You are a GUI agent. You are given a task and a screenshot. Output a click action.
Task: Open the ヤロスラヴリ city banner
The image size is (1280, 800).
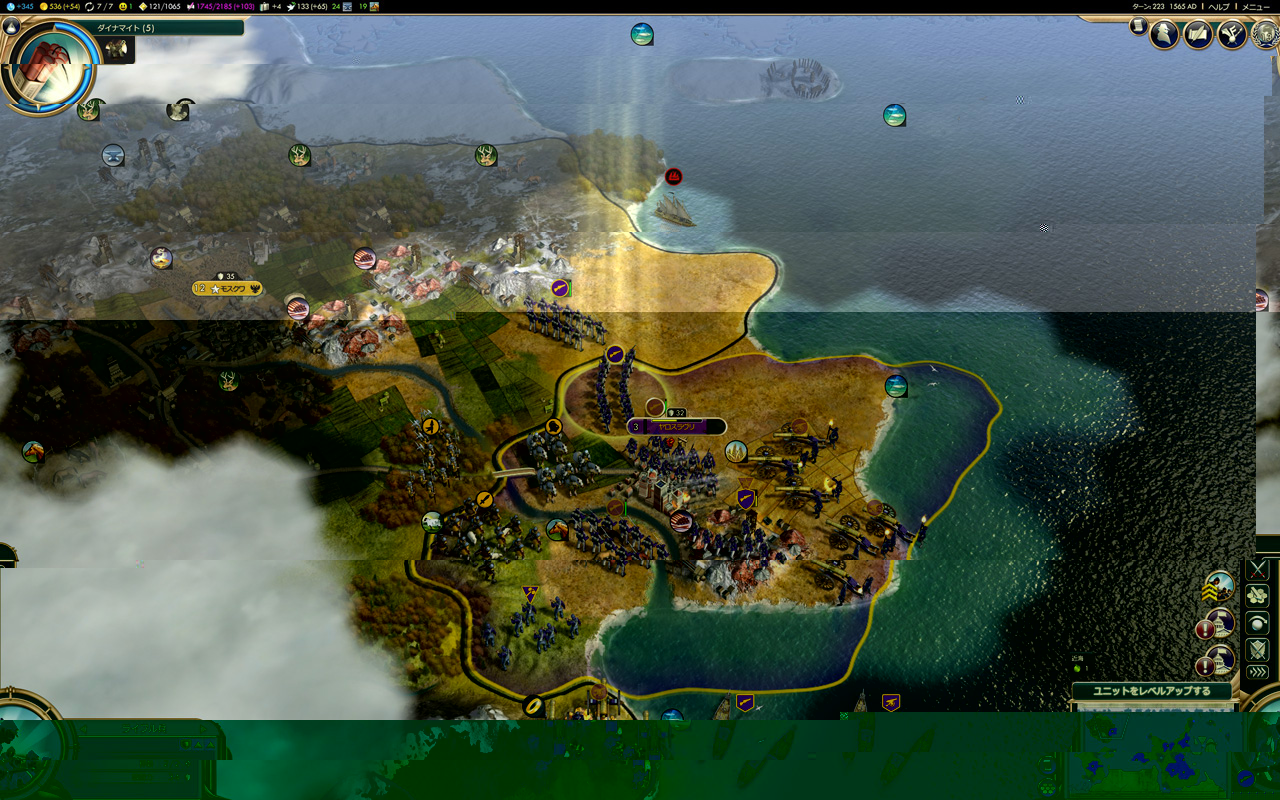coord(677,426)
